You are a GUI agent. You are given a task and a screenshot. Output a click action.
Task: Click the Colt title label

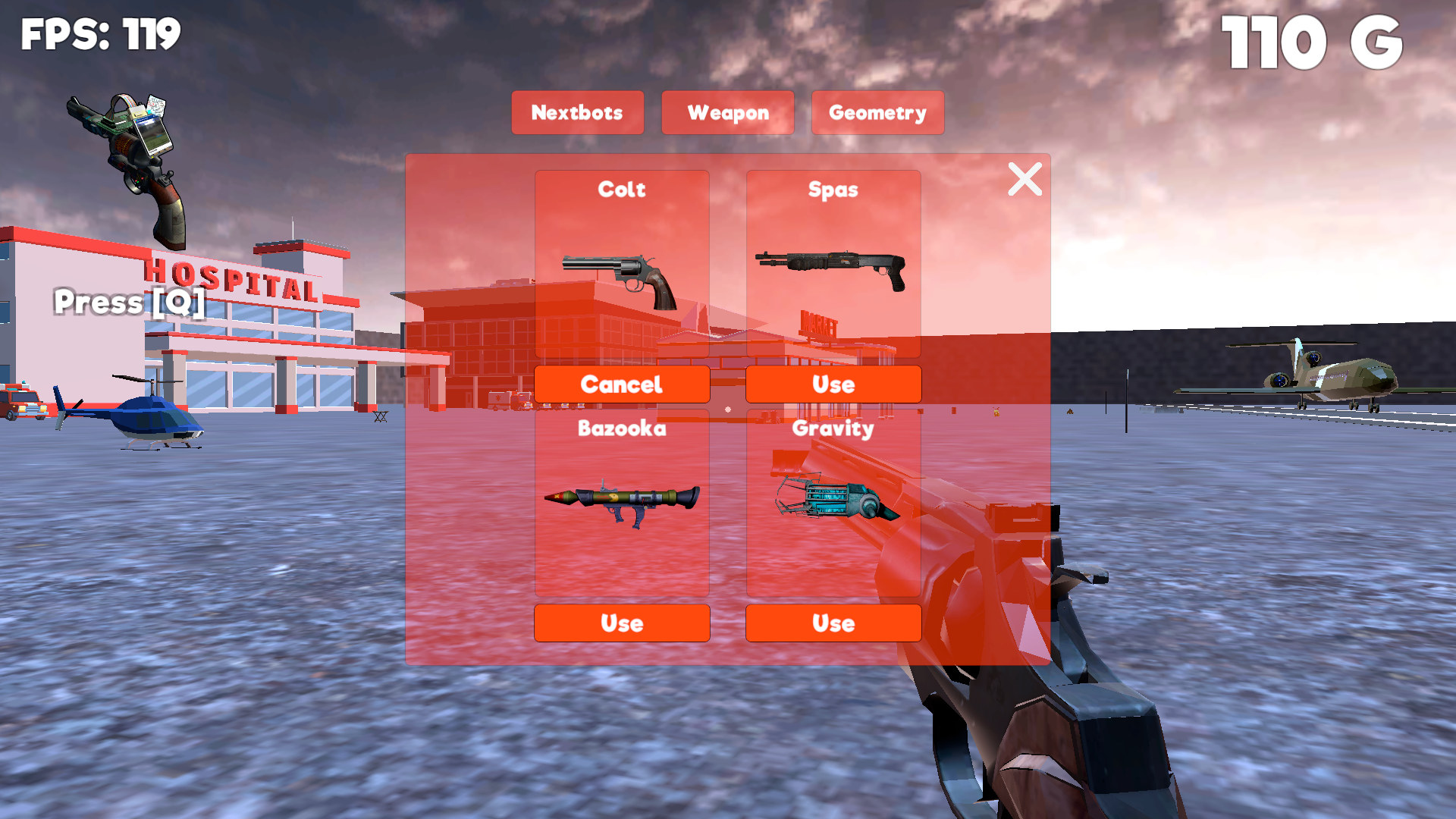[x=622, y=190]
